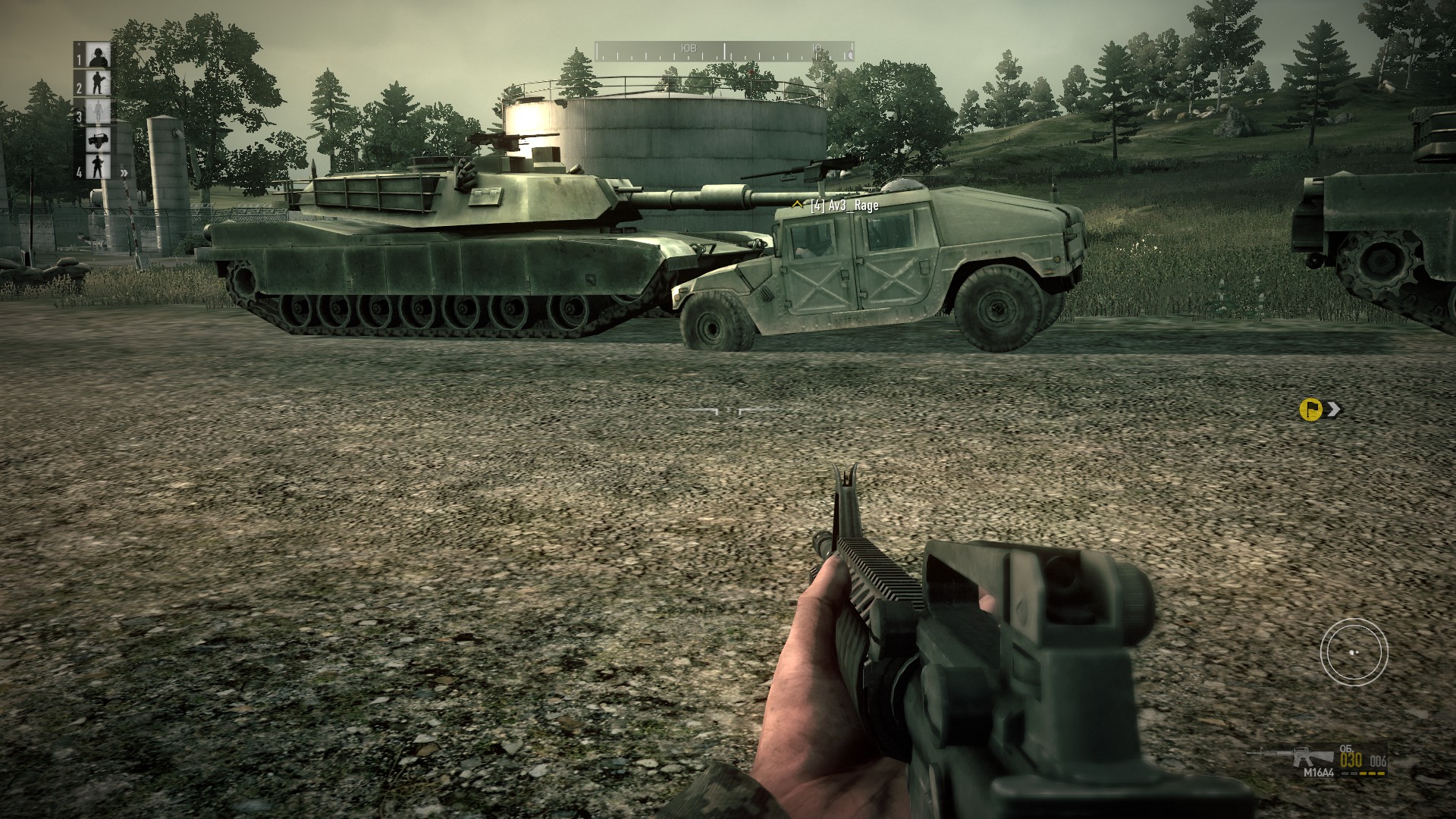Click the Av3_Rage player nametag
1456x819 pixels.
pyautogui.click(x=843, y=204)
